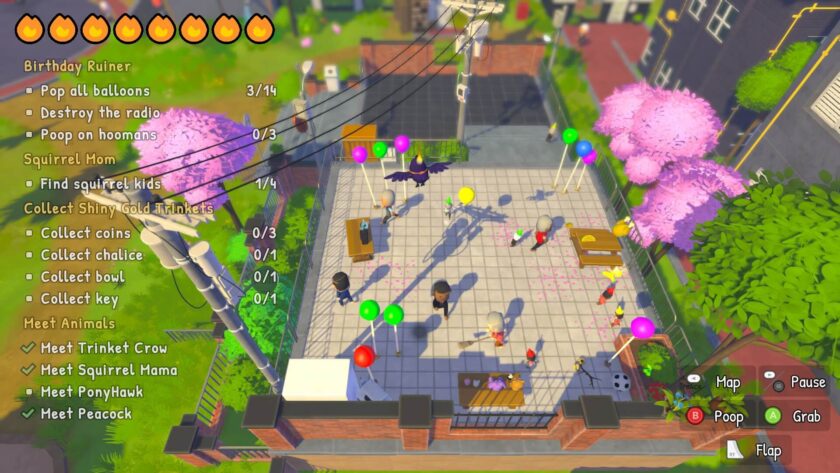The height and width of the screenshot is (473, 840).
Task: Choose the Poop on hoomans objective
Action: pos(98,134)
